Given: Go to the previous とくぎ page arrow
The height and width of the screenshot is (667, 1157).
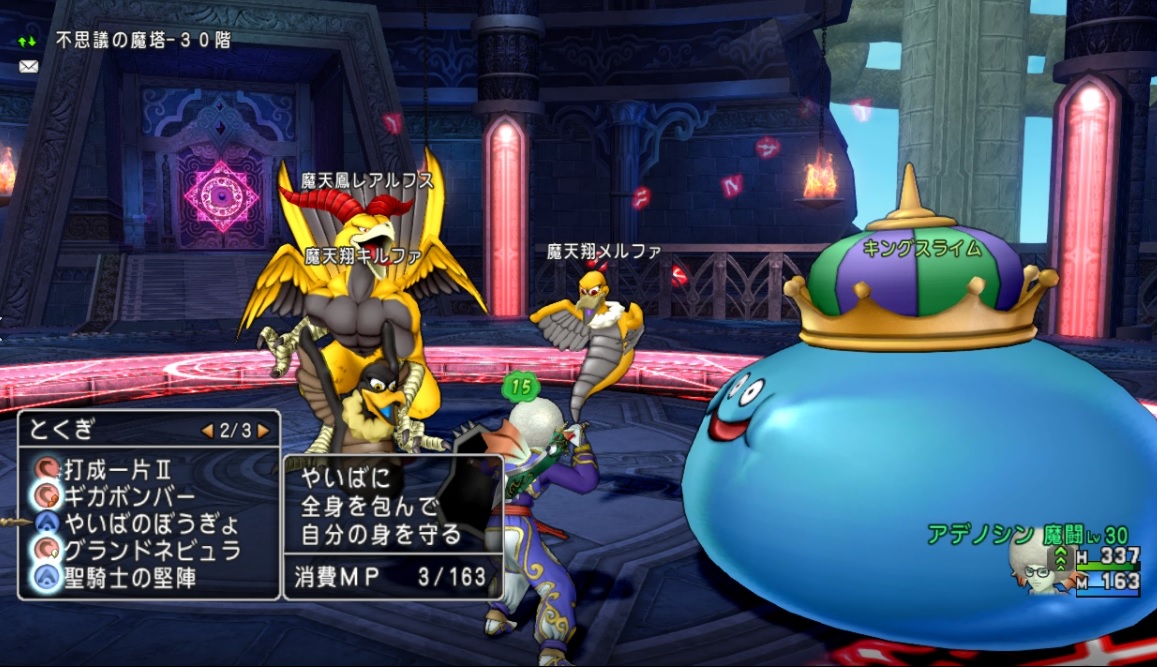Looking at the screenshot, I should pyautogui.click(x=207, y=431).
